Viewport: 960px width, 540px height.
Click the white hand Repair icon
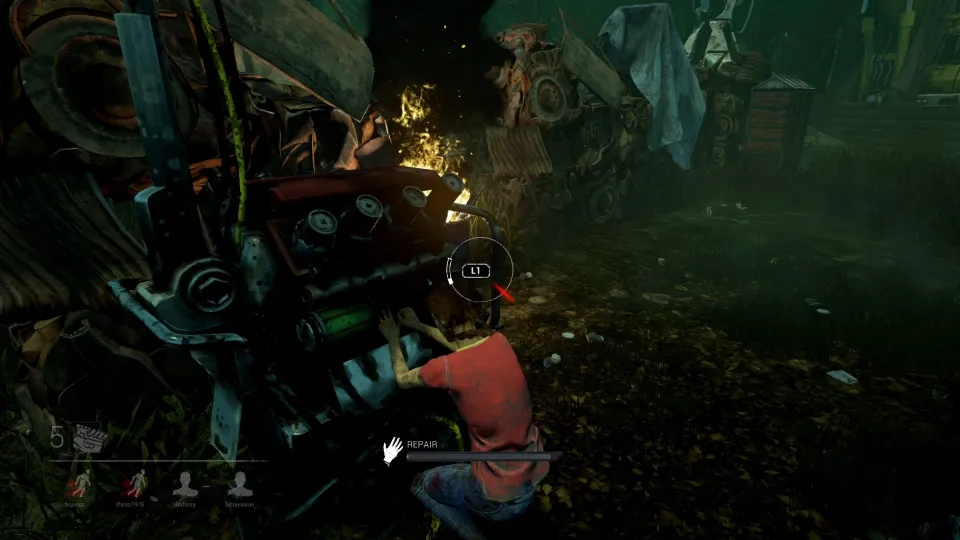point(394,450)
